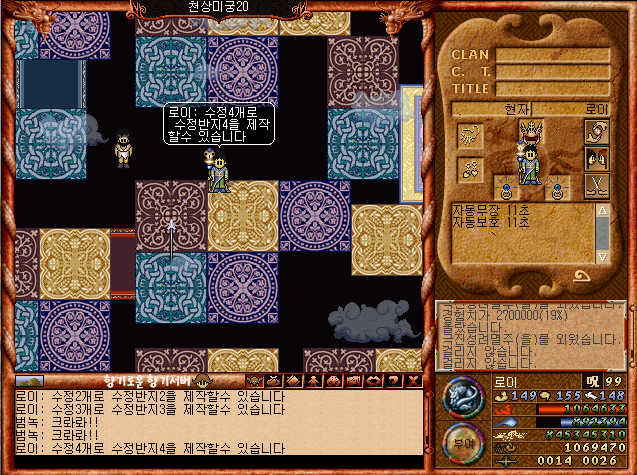
Task: Click the swirl symbol below status panel
Action: (581, 275)
